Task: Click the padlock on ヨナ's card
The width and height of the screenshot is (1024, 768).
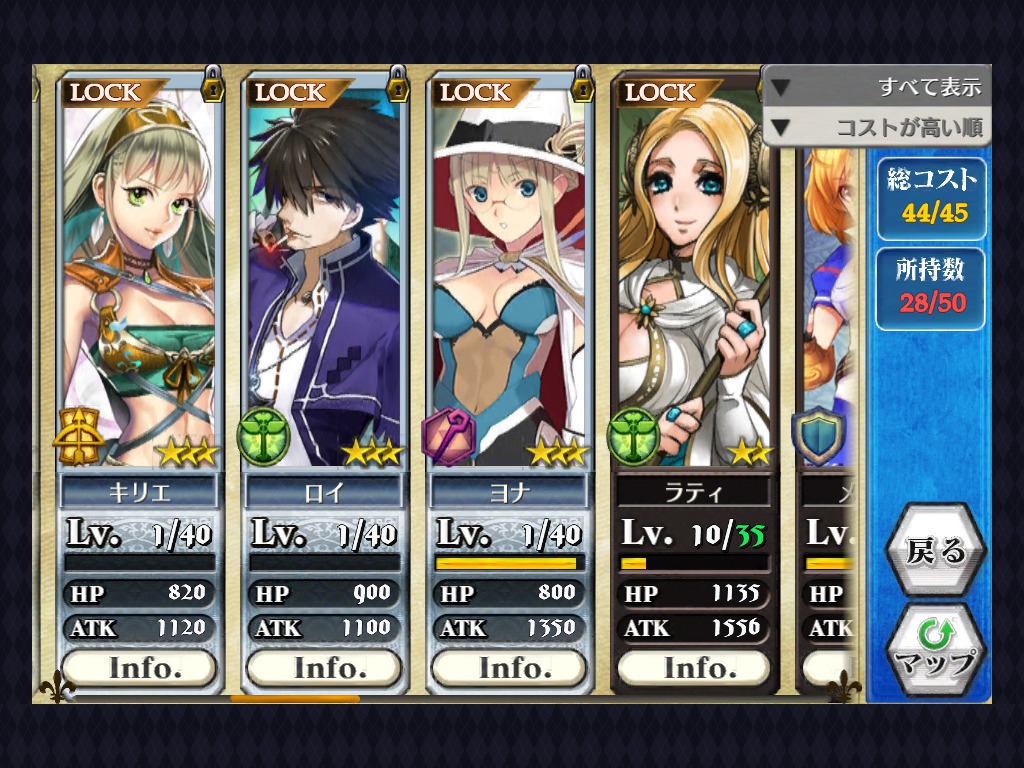Action: click(x=582, y=84)
